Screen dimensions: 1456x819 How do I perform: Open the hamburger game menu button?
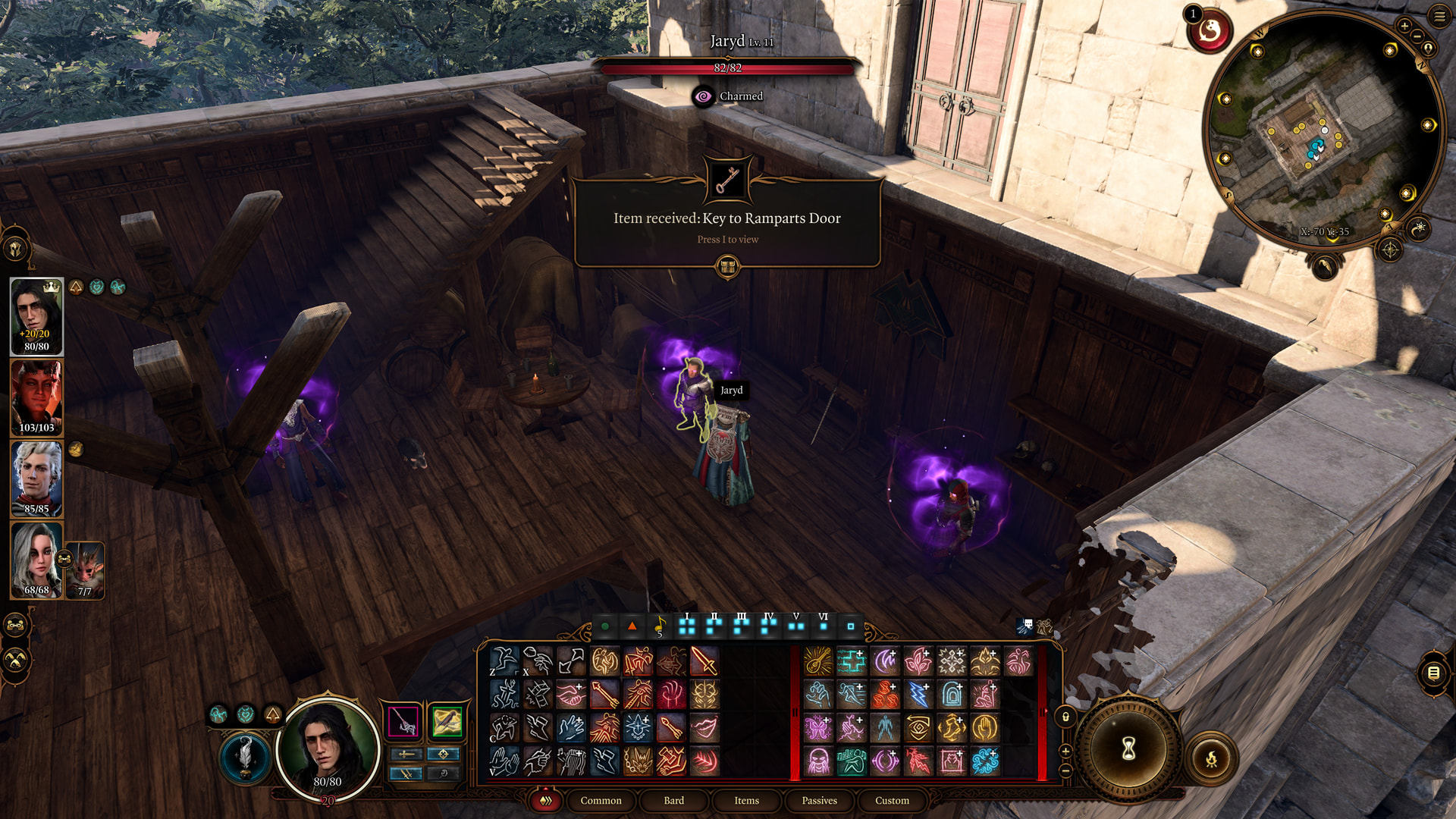click(1439, 16)
